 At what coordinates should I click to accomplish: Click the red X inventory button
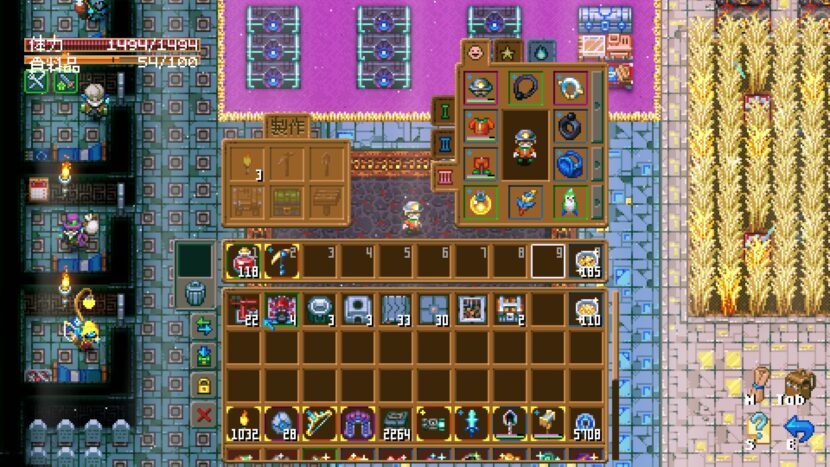click(x=204, y=415)
